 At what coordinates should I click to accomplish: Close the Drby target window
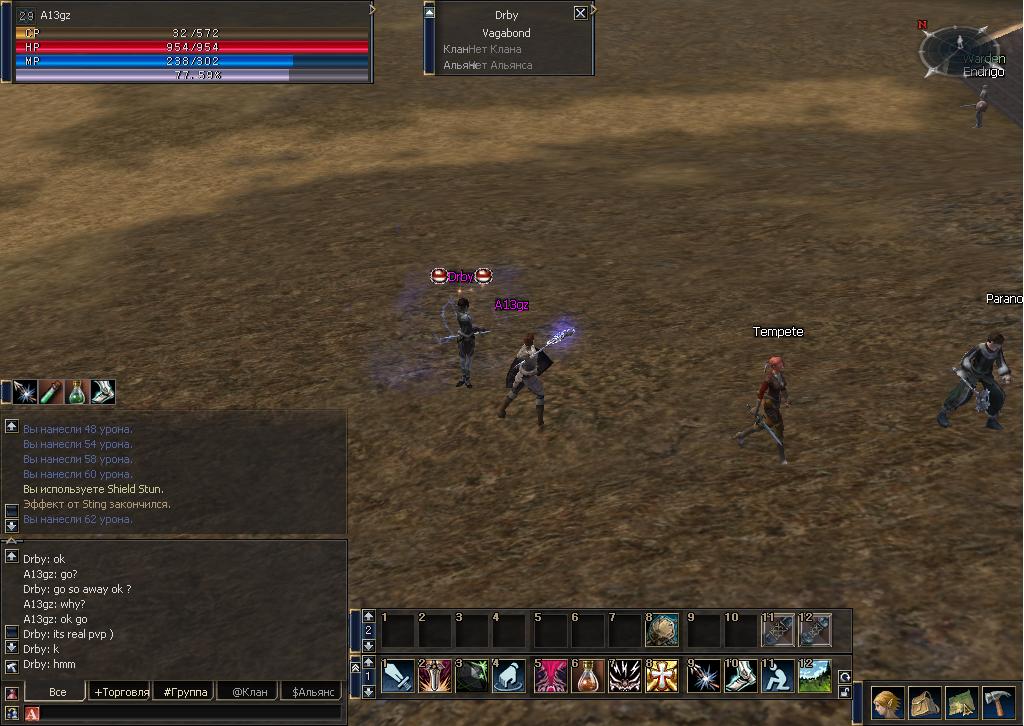[x=580, y=13]
